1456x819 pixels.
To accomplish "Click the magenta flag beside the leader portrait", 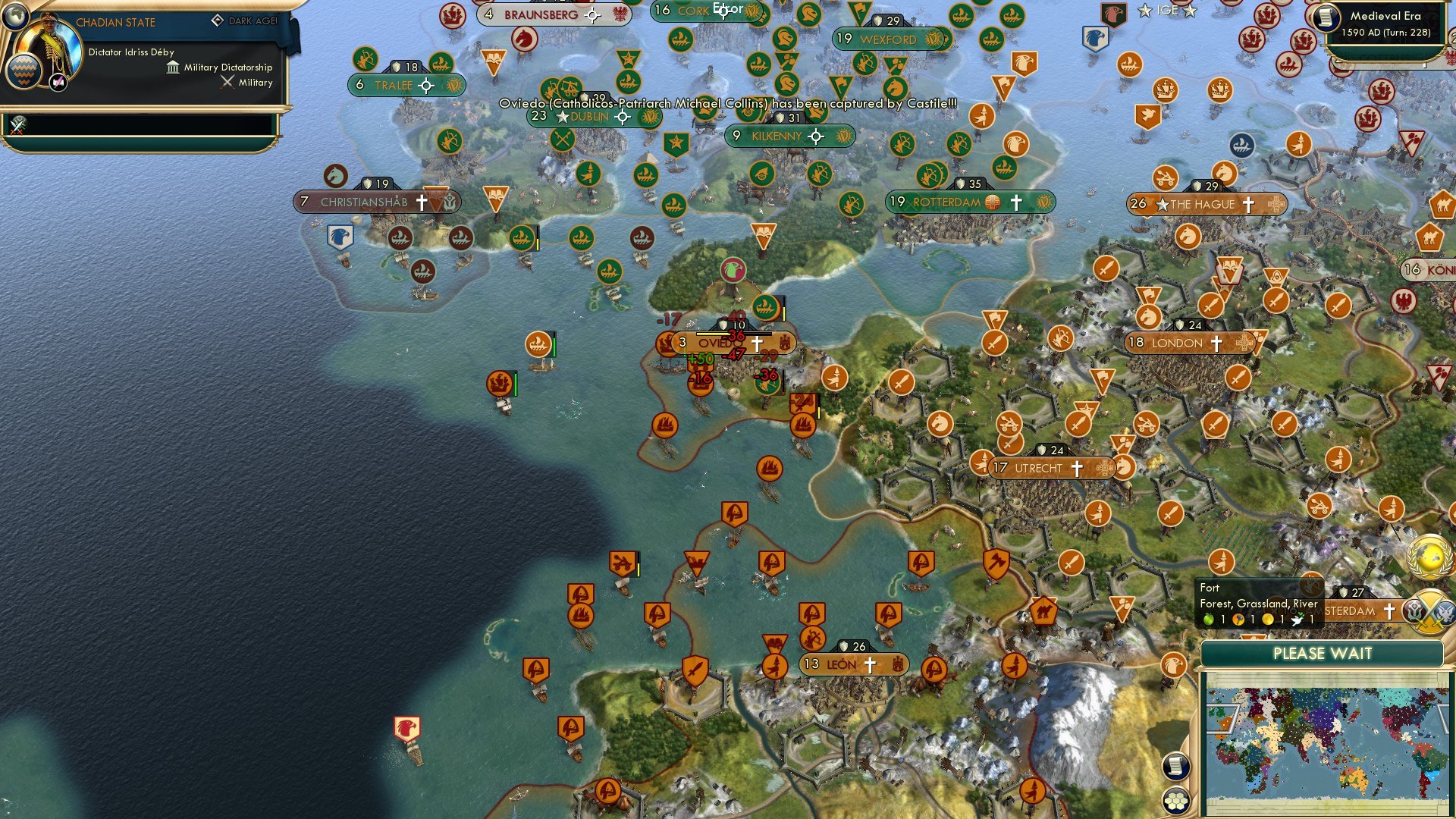I will 58,83.
